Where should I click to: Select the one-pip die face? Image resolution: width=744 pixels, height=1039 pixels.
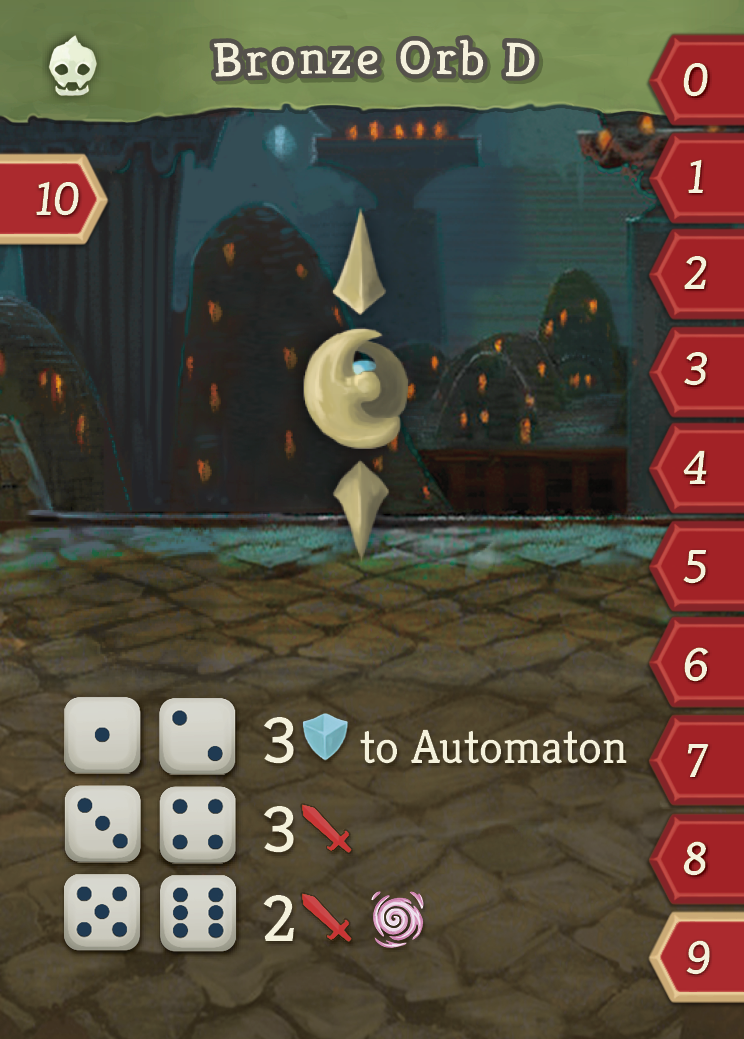[102, 735]
